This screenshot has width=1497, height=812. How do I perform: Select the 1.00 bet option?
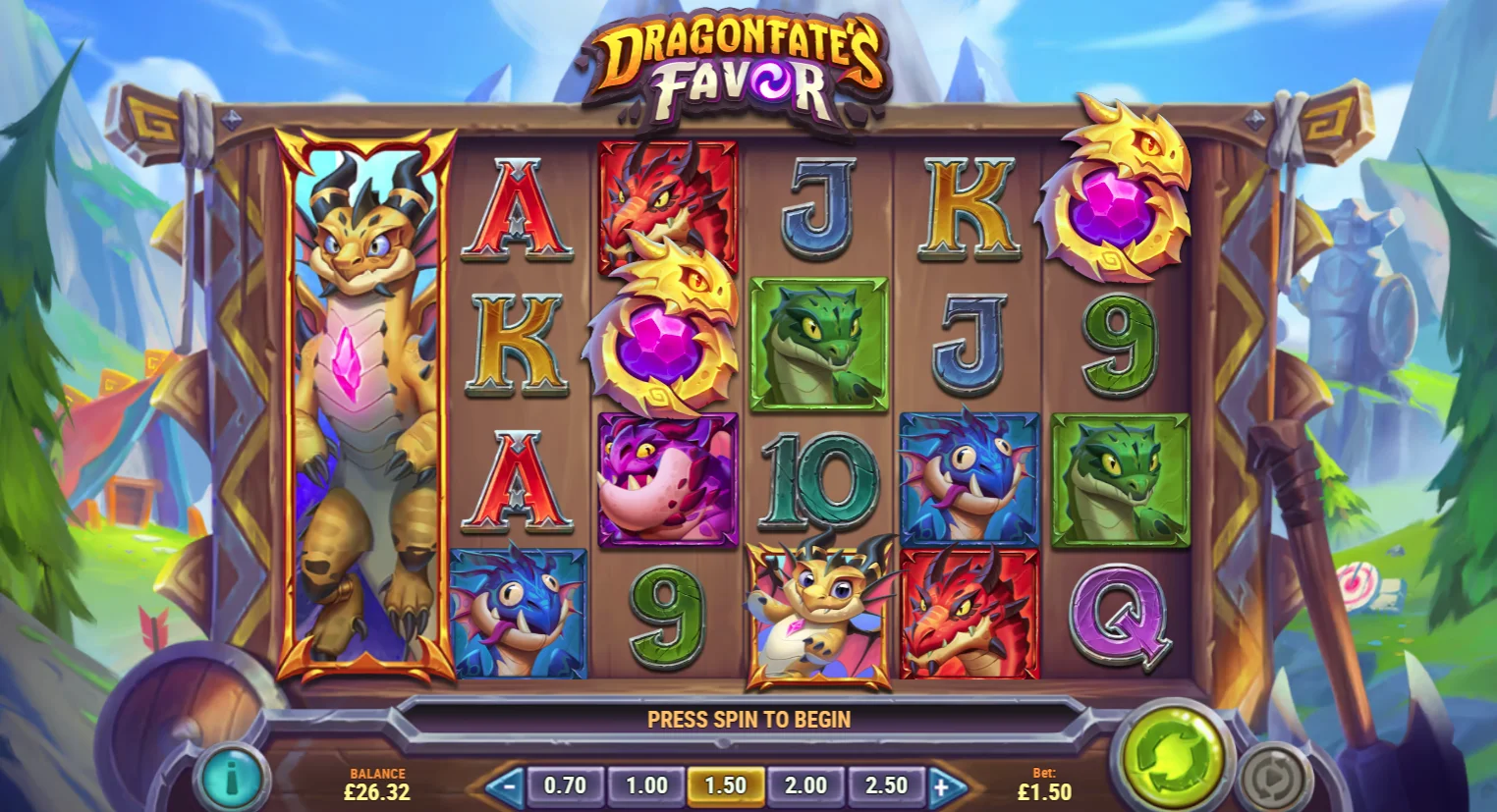coord(645,785)
